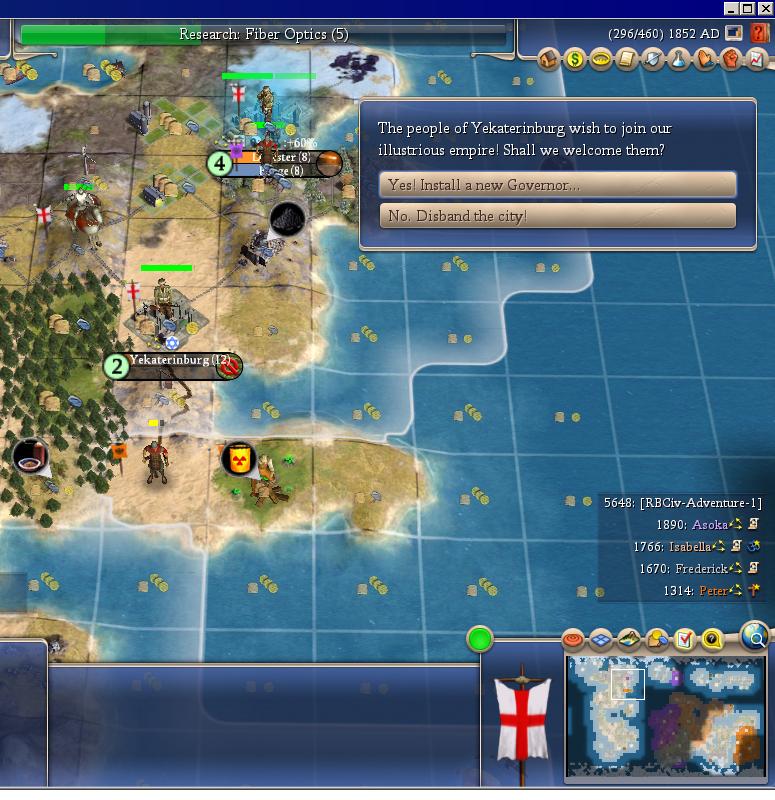
Task: Open the Domestic Advisor house icon
Action: click(550, 60)
